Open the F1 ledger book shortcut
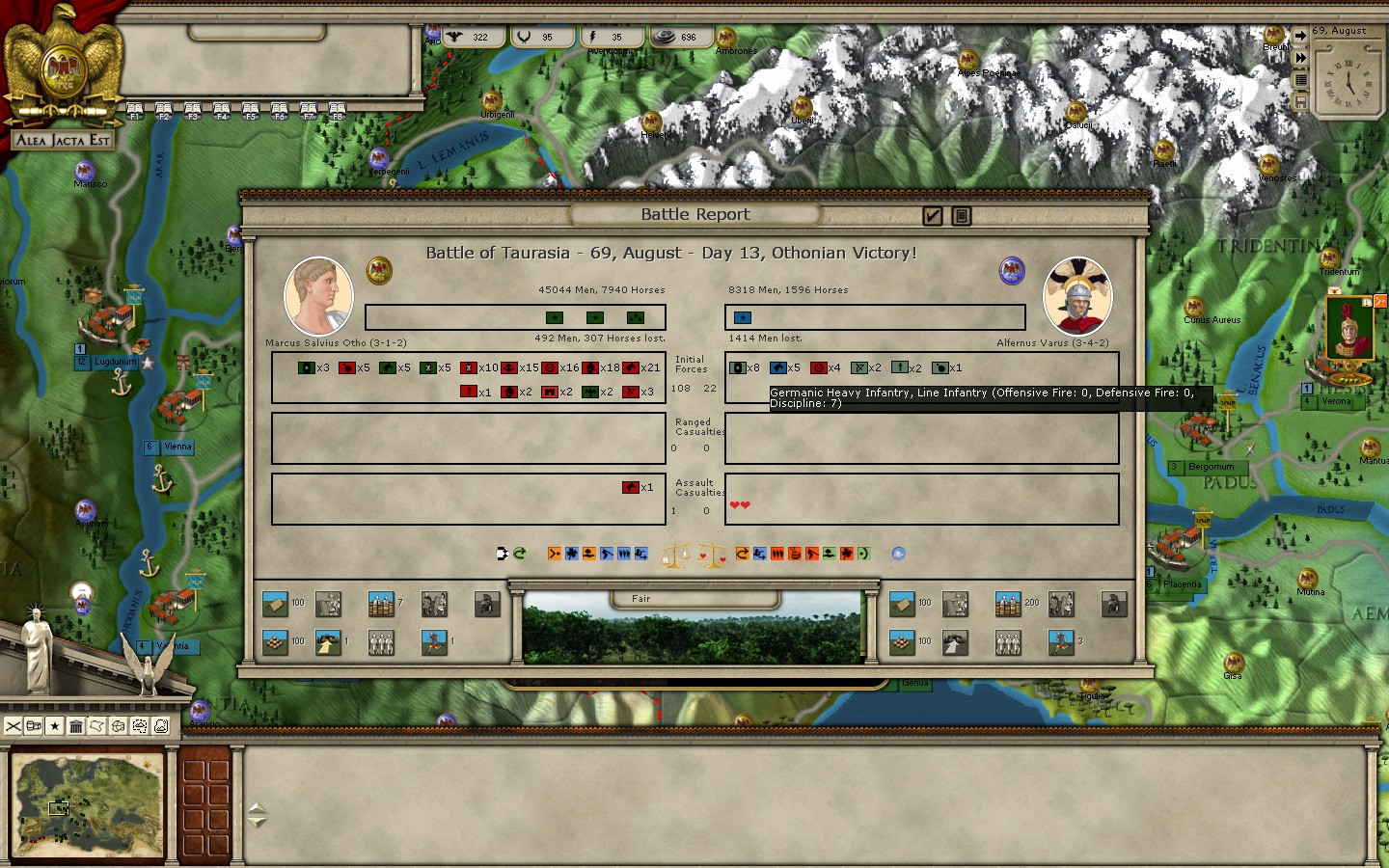The width and height of the screenshot is (1389, 868). 135,110
